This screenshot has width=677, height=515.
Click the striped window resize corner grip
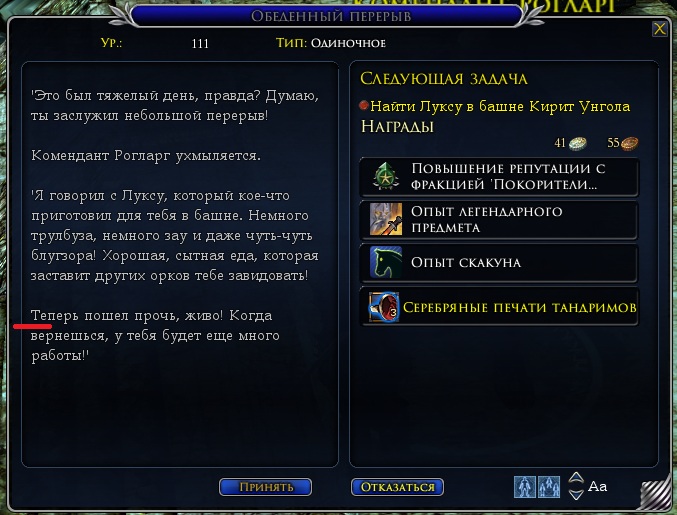[x=656, y=496]
